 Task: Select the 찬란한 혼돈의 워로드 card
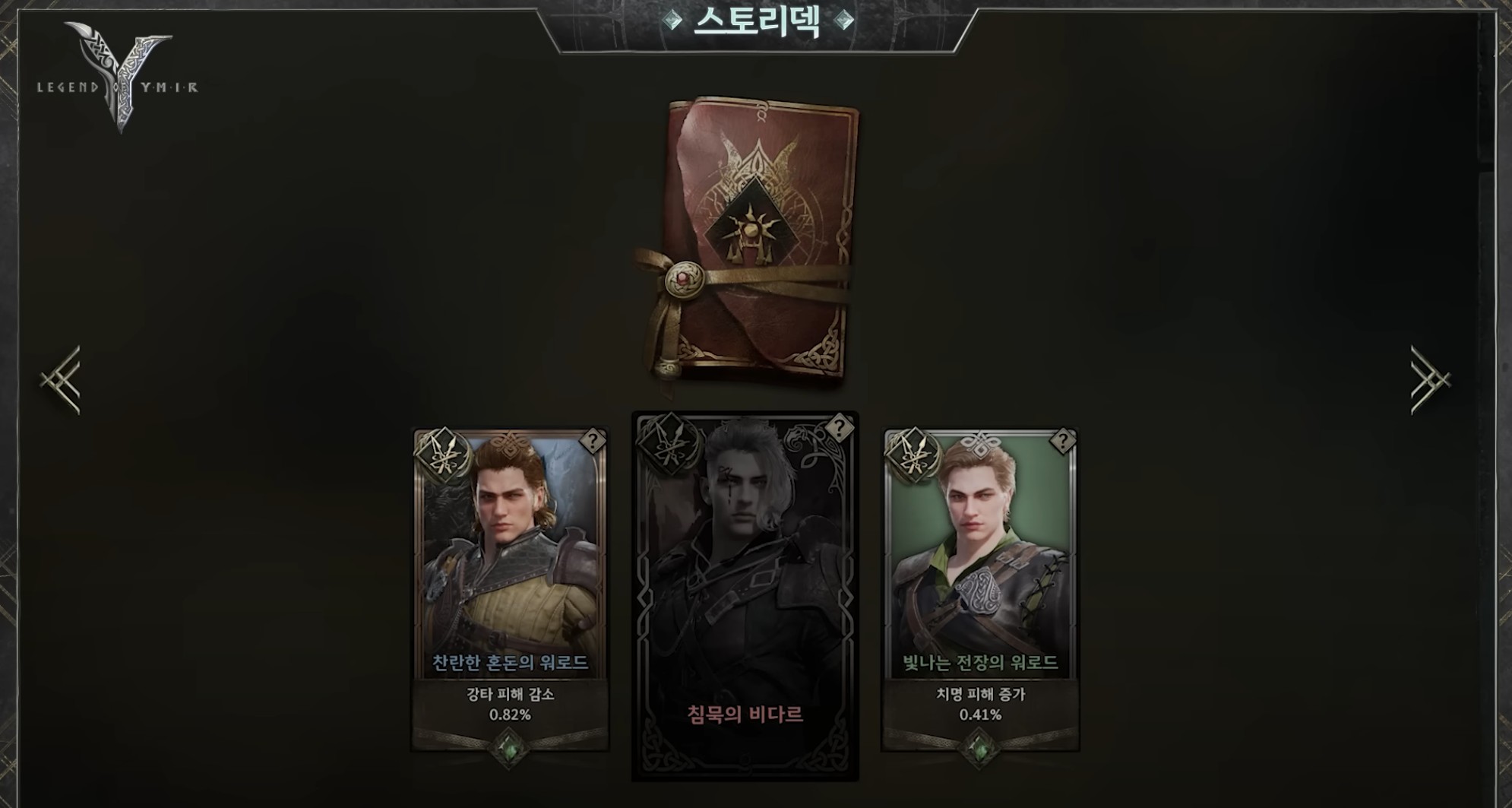[x=510, y=578]
